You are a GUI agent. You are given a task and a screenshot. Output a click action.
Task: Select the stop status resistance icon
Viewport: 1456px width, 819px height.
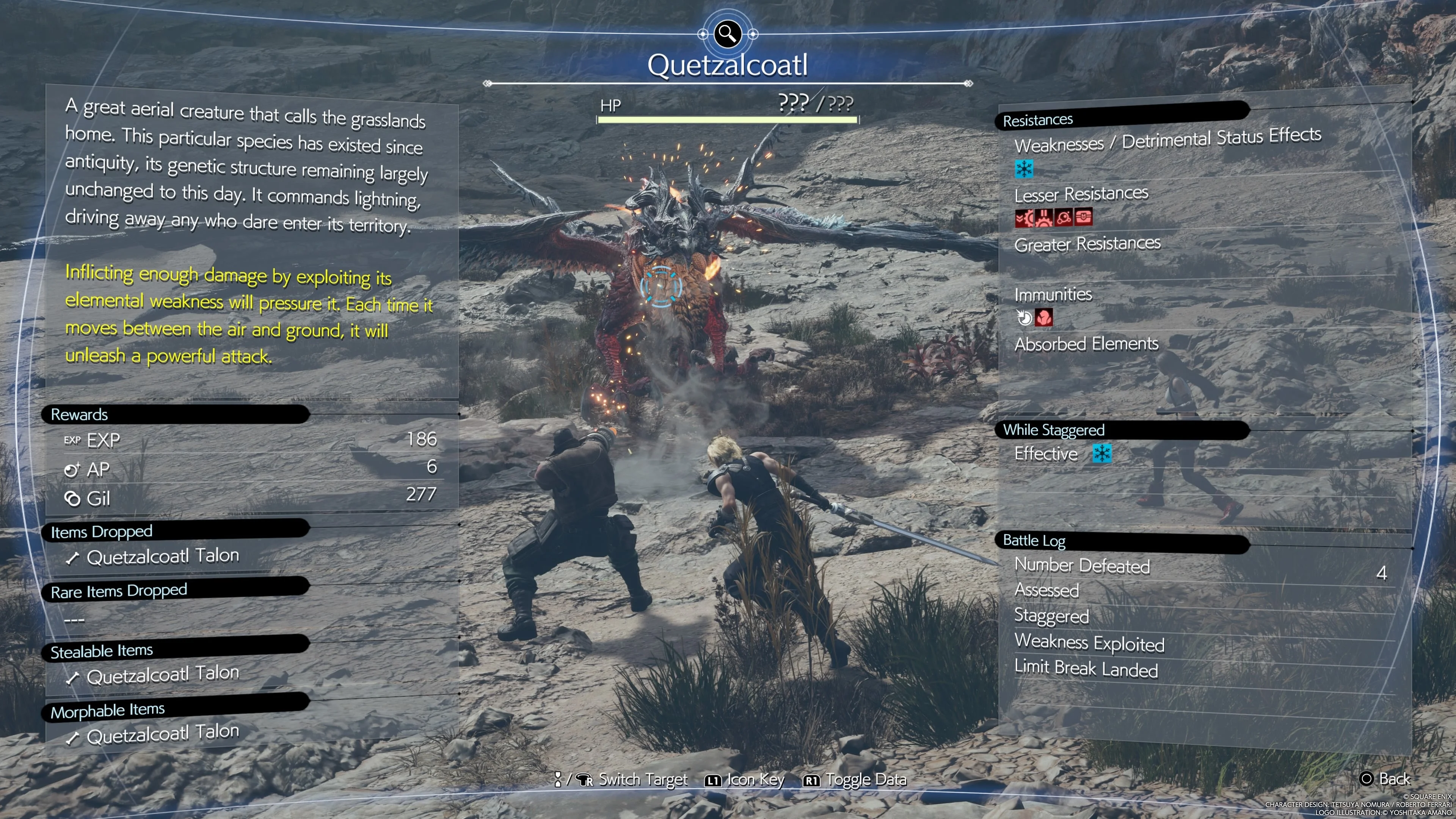(1043, 218)
